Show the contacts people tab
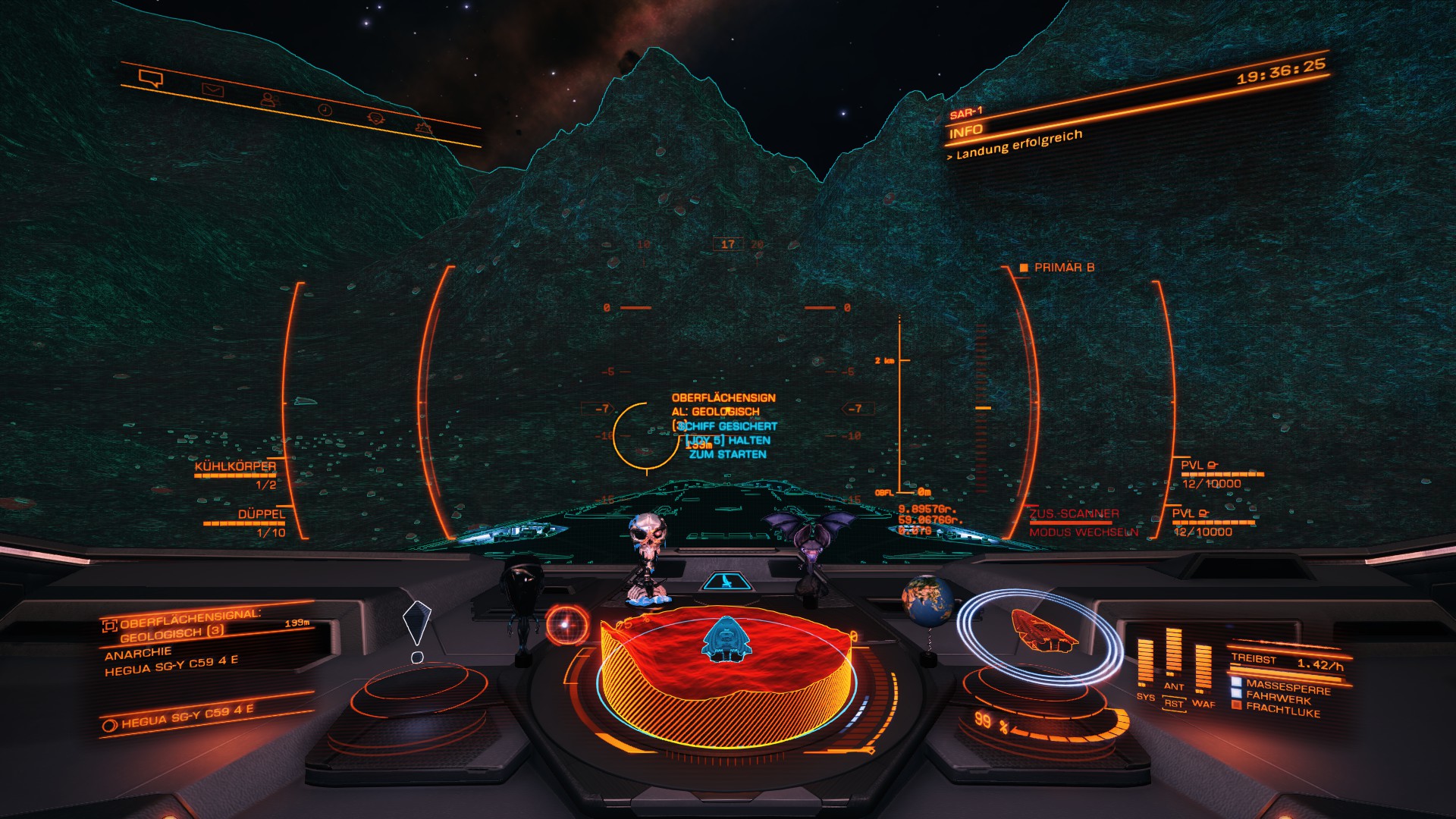Image resolution: width=1456 pixels, height=819 pixels. [x=268, y=99]
